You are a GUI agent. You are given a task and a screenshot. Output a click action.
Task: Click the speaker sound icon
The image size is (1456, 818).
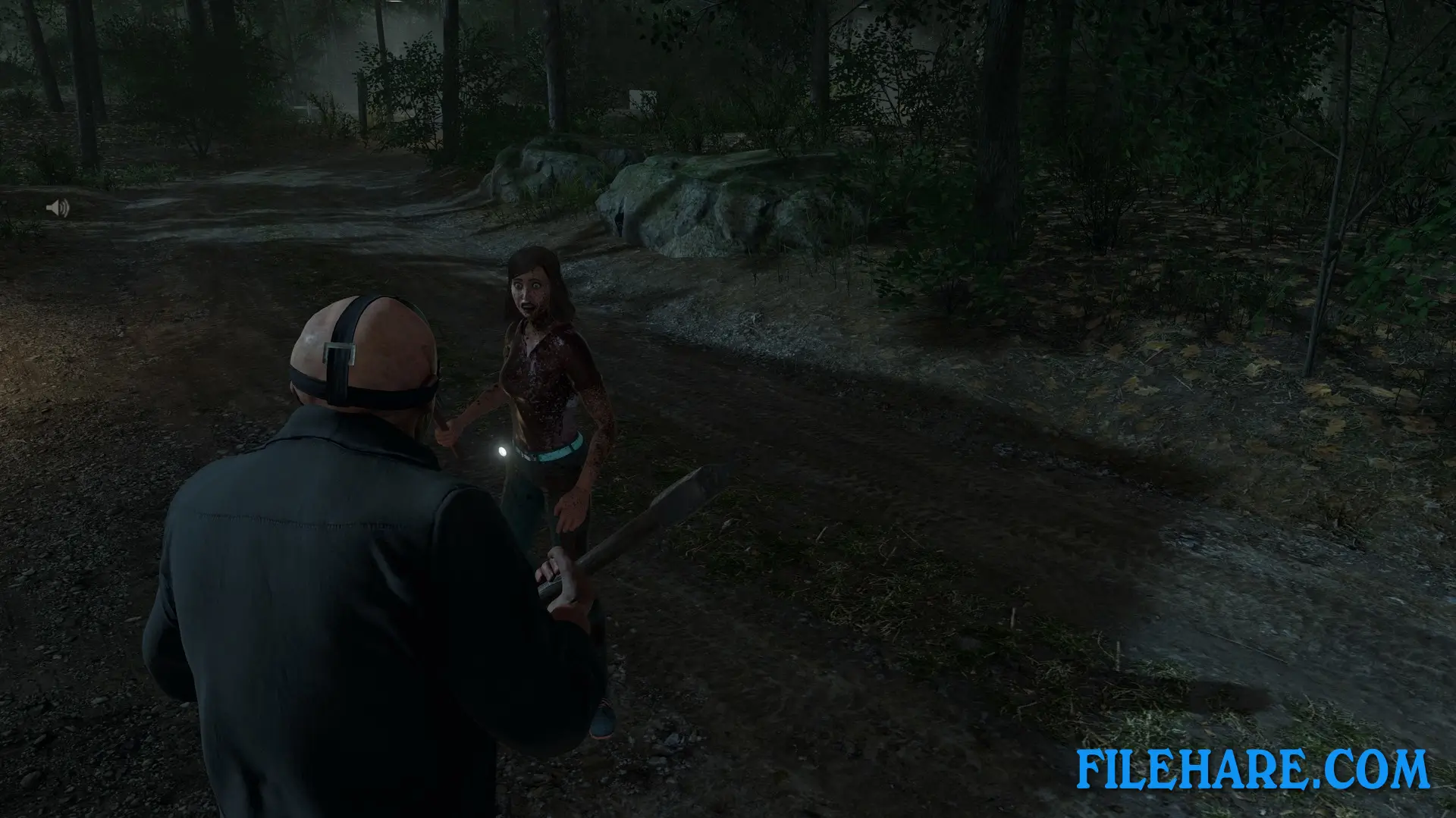point(58,208)
